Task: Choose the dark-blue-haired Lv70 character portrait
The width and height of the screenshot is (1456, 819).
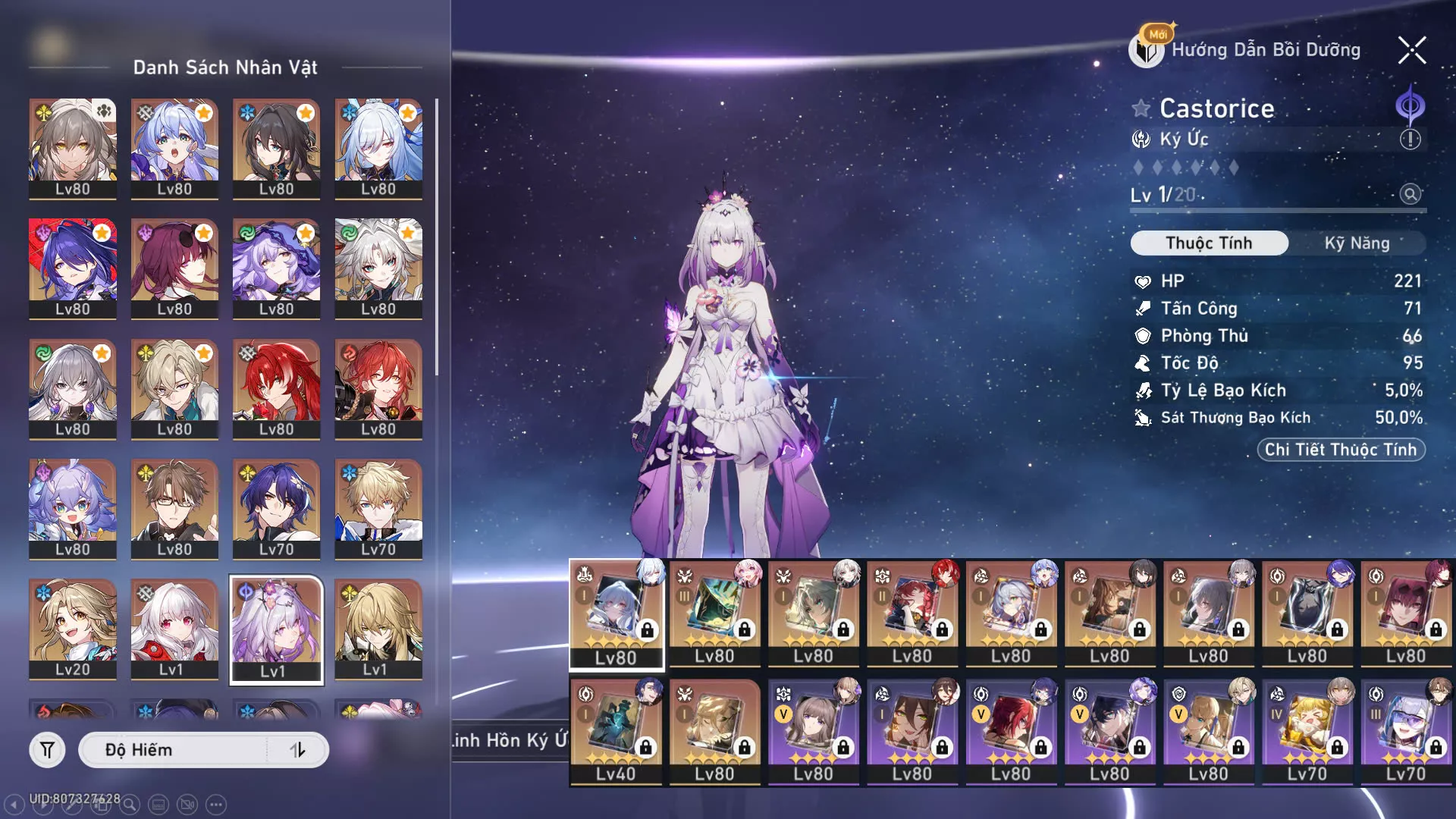Action: point(276,509)
